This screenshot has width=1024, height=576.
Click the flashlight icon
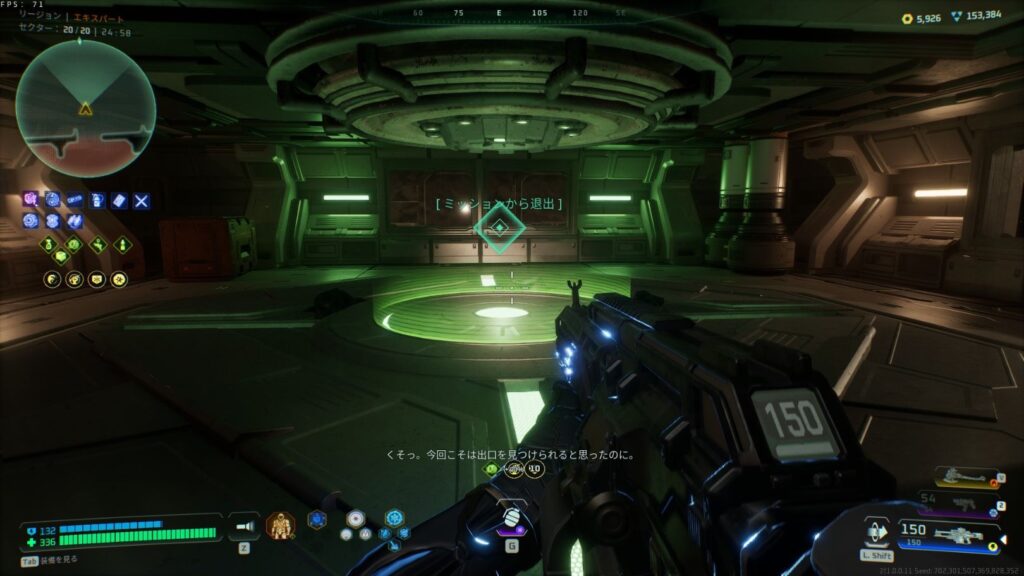coord(244,525)
